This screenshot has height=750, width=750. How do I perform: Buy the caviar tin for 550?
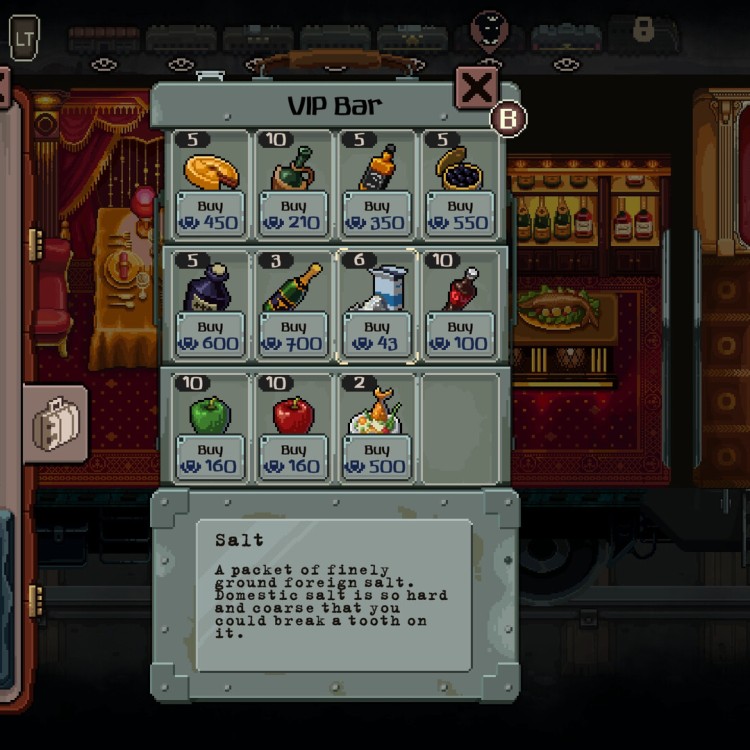460,214
